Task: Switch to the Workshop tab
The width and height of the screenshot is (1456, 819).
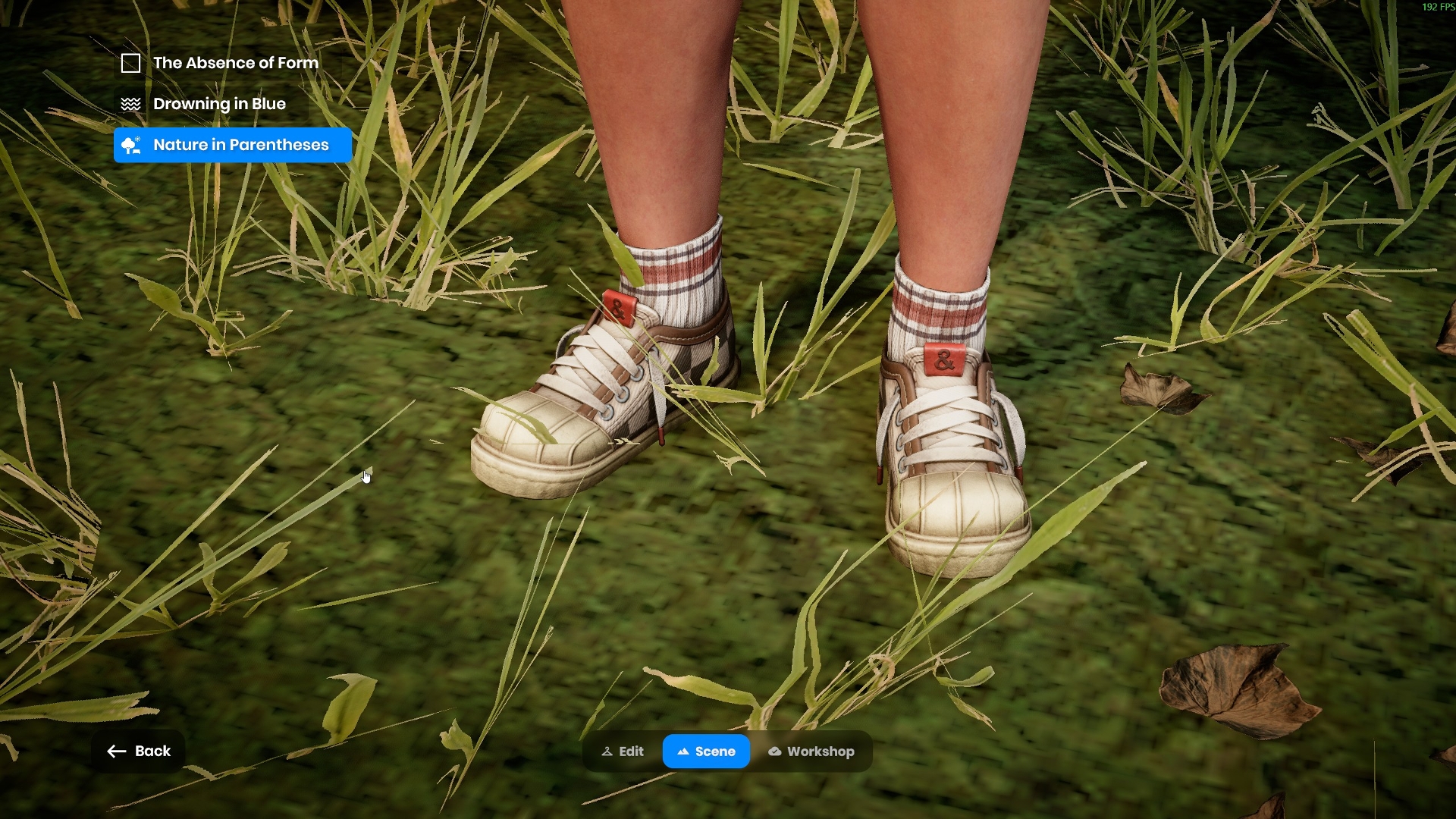Action: click(x=811, y=752)
